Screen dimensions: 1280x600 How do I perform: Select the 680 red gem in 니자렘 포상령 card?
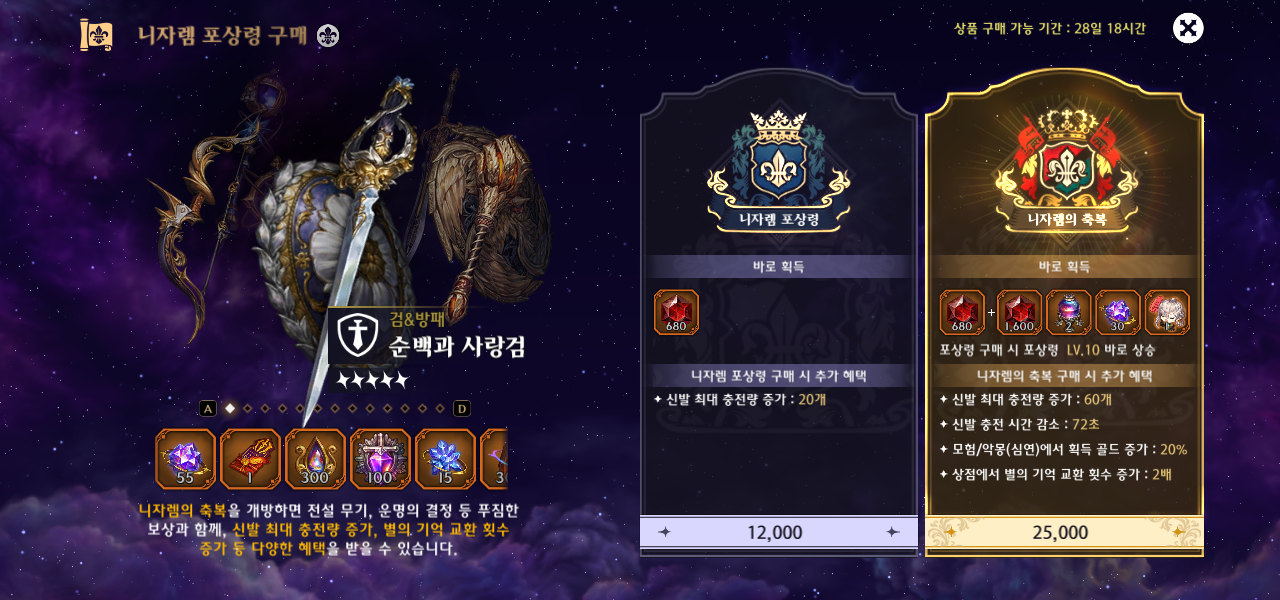(676, 312)
